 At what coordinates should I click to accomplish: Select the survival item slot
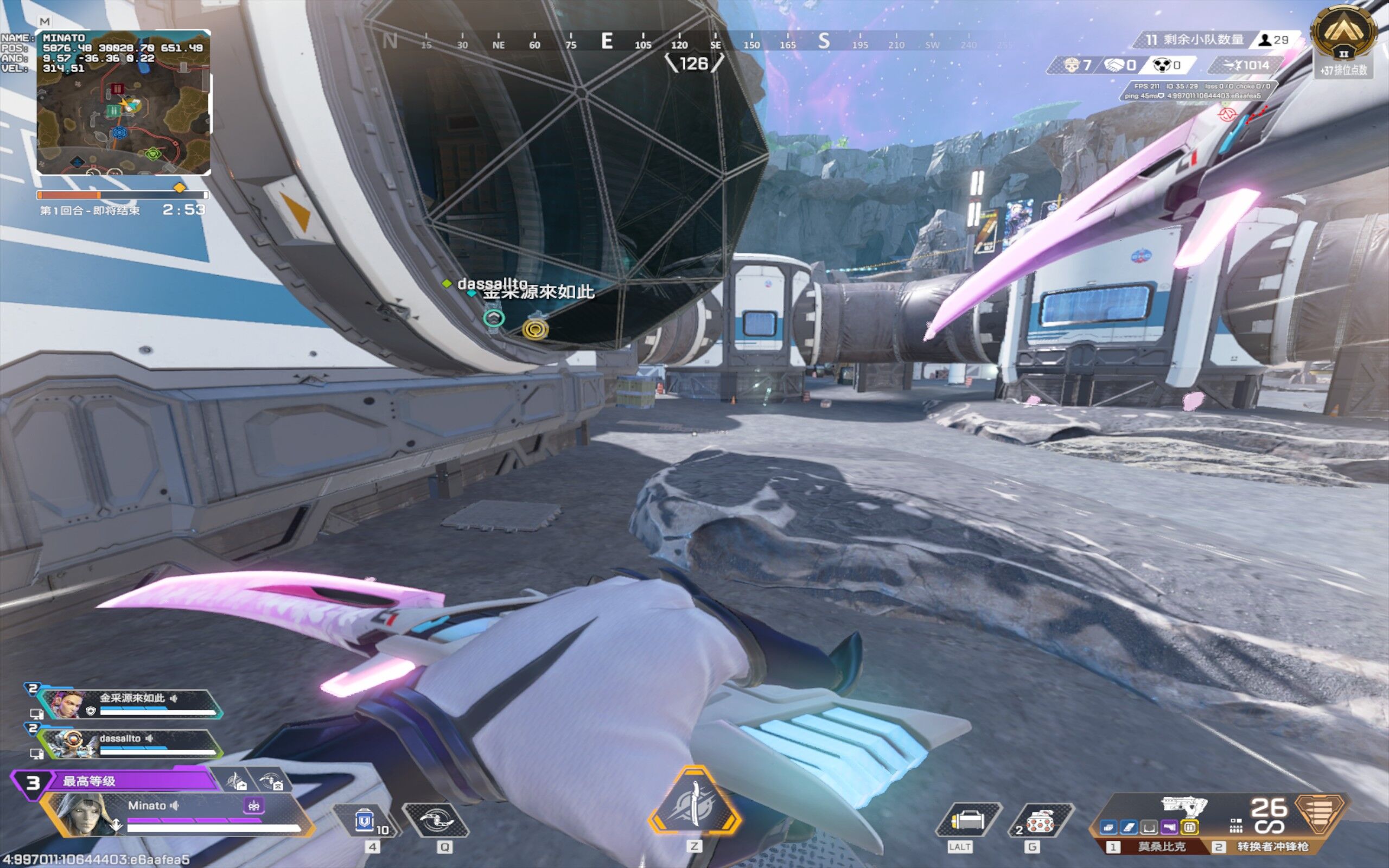[x=968, y=821]
